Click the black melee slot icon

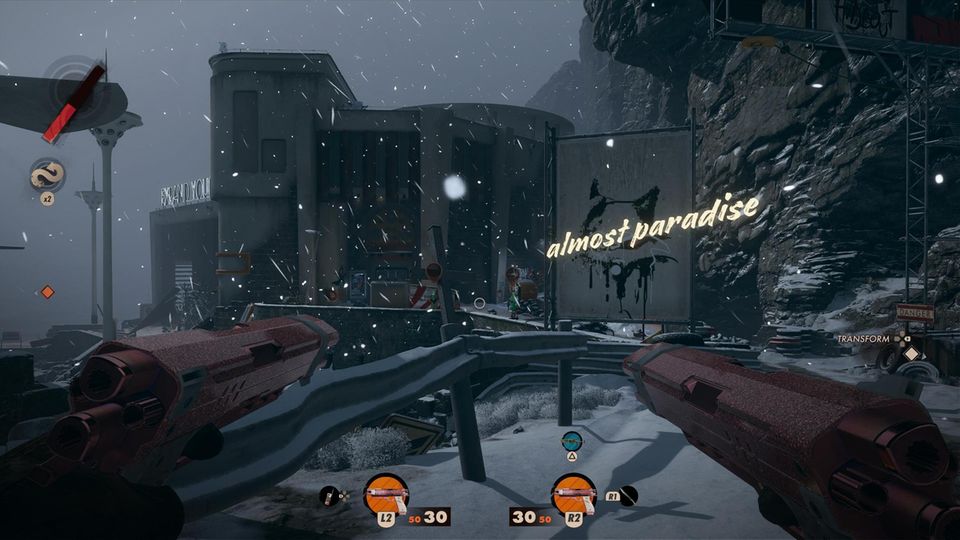pos(629,494)
